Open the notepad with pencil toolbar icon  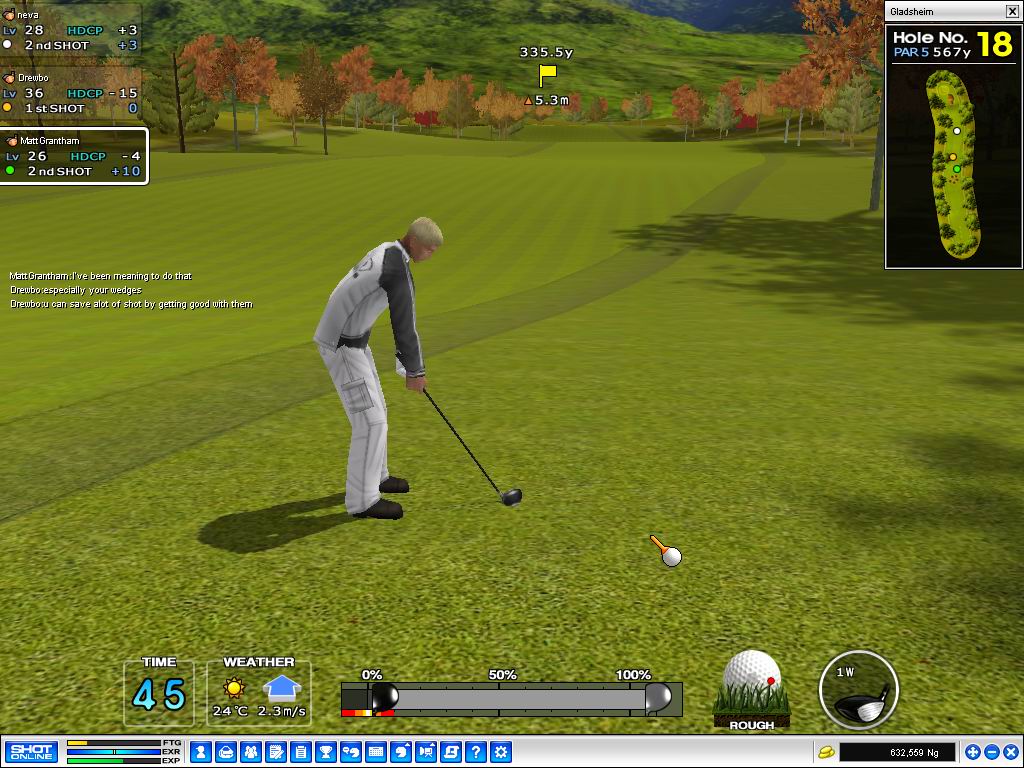(275, 751)
